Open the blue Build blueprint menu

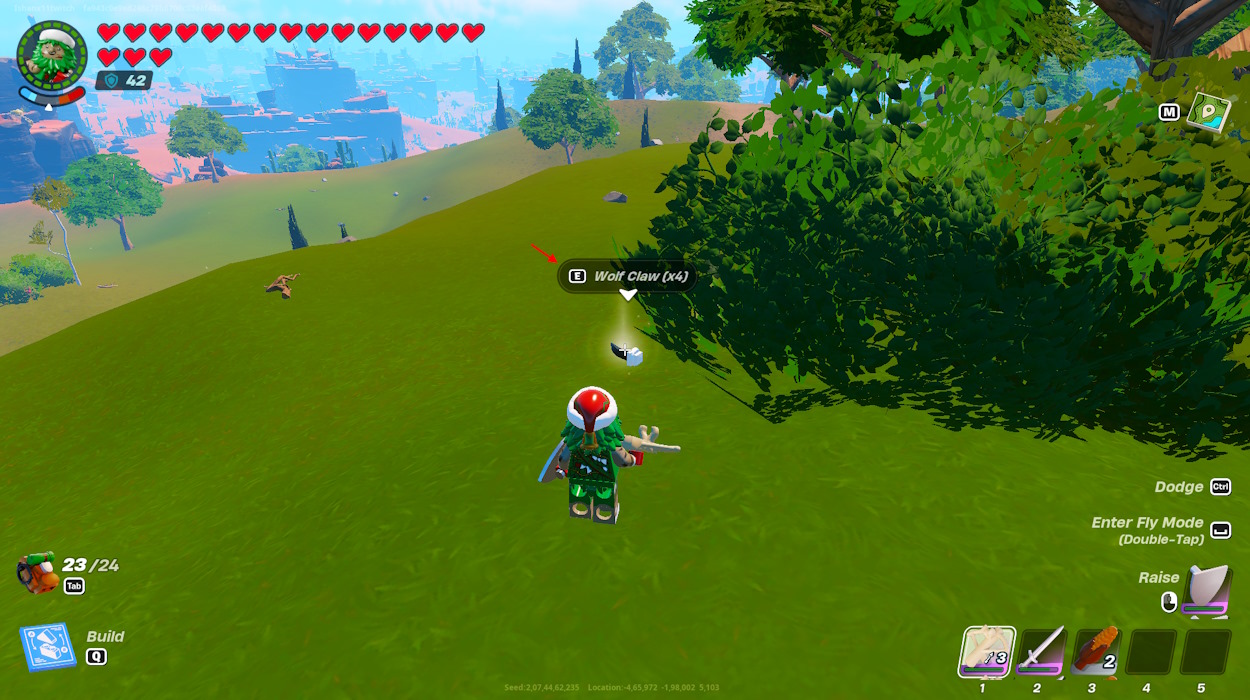tap(47, 647)
